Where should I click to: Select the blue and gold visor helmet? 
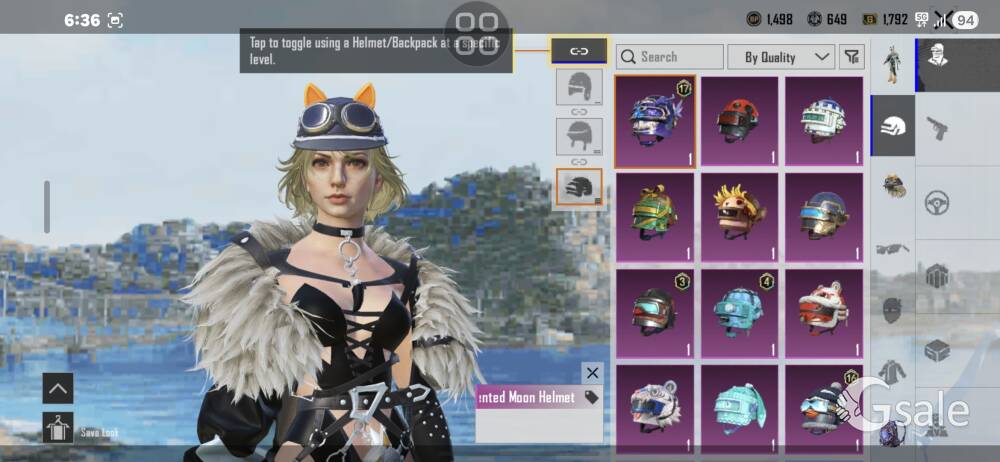824,216
